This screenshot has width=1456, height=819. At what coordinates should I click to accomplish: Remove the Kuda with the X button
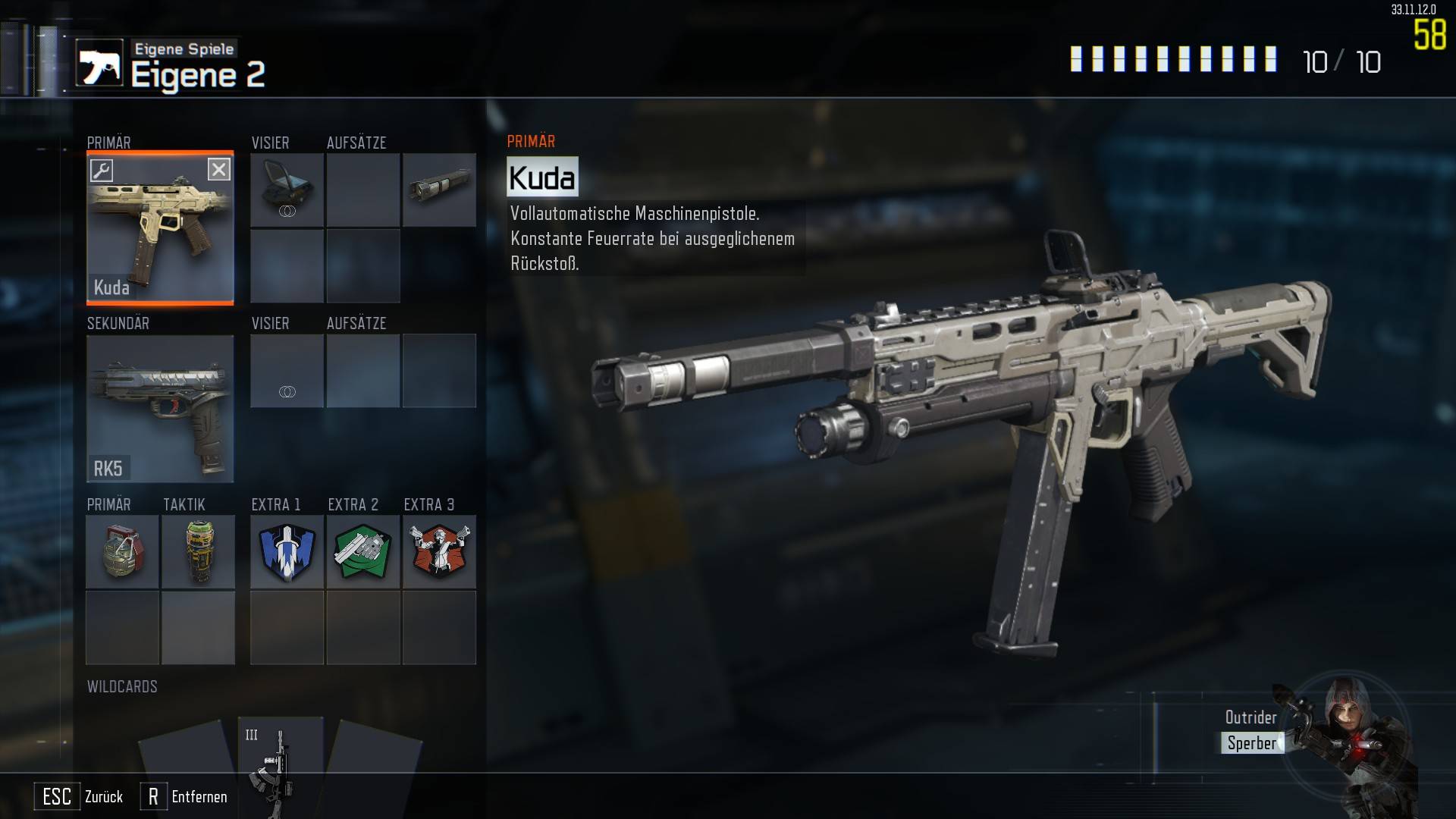click(x=219, y=169)
